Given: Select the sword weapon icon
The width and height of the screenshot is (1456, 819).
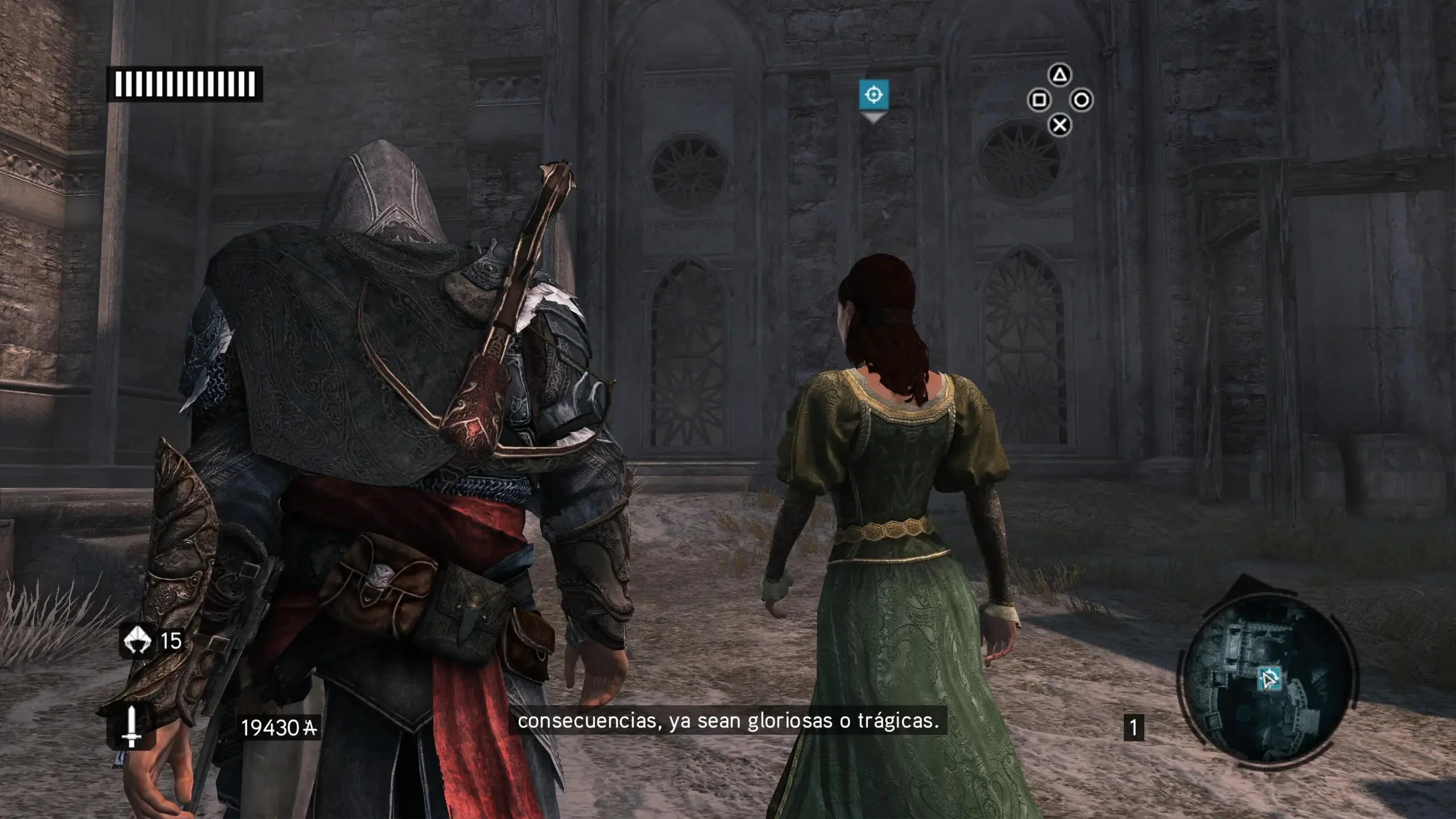Looking at the screenshot, I should (x=131, y=726).
